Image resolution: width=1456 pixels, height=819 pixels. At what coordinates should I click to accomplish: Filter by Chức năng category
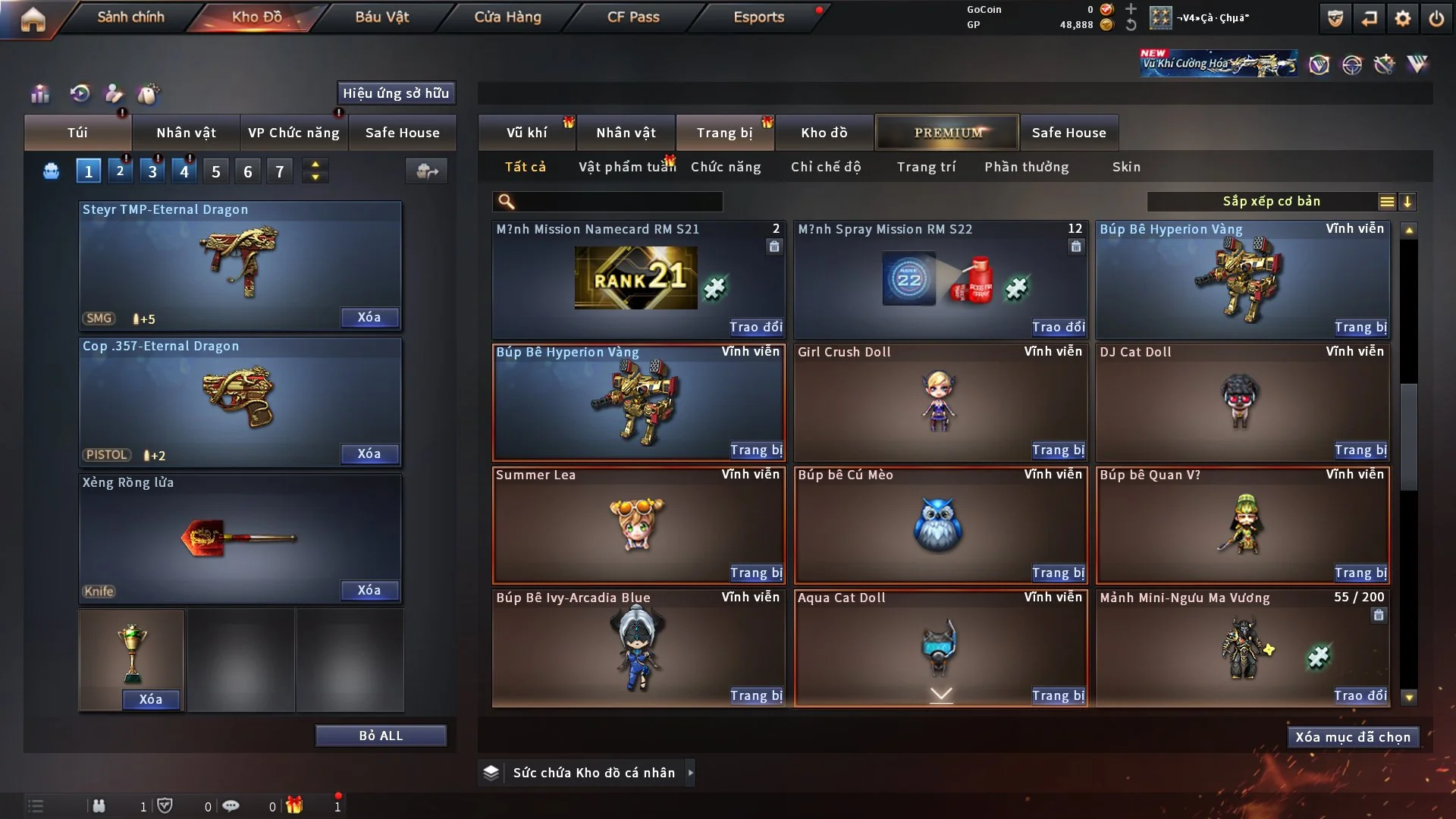pos(726,167)
